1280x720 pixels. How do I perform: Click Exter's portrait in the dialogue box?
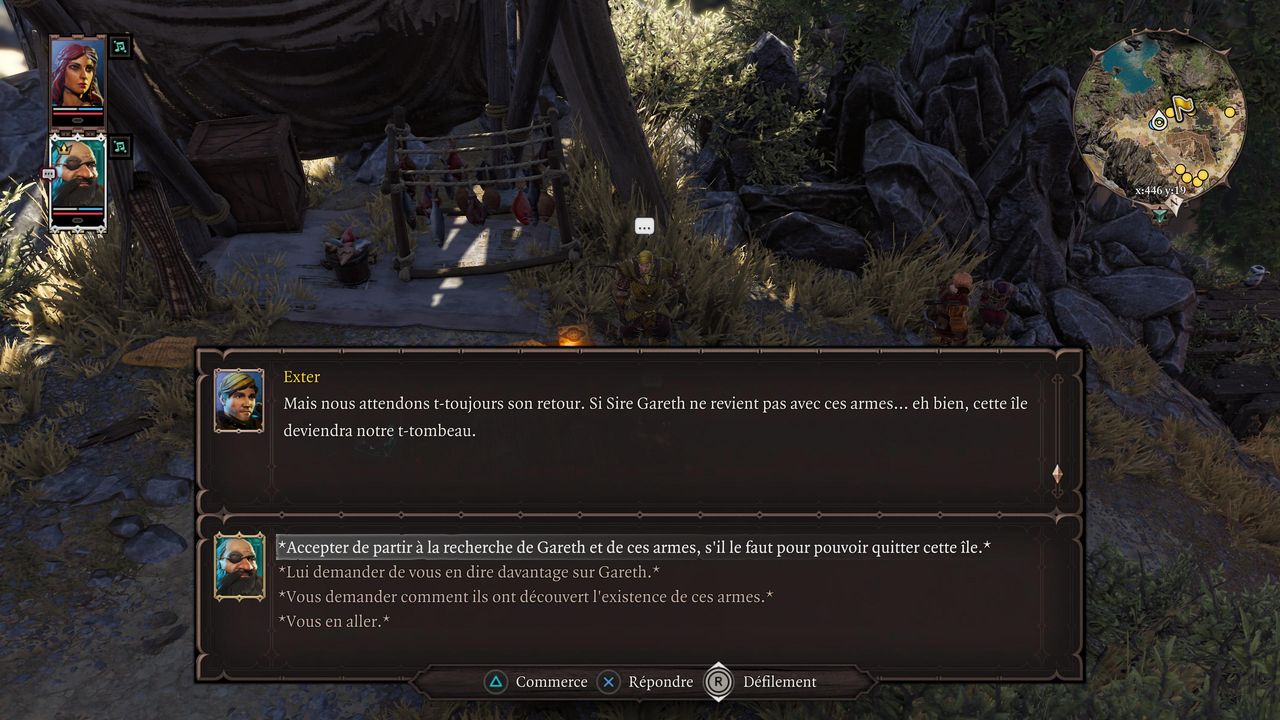point(239,400)
